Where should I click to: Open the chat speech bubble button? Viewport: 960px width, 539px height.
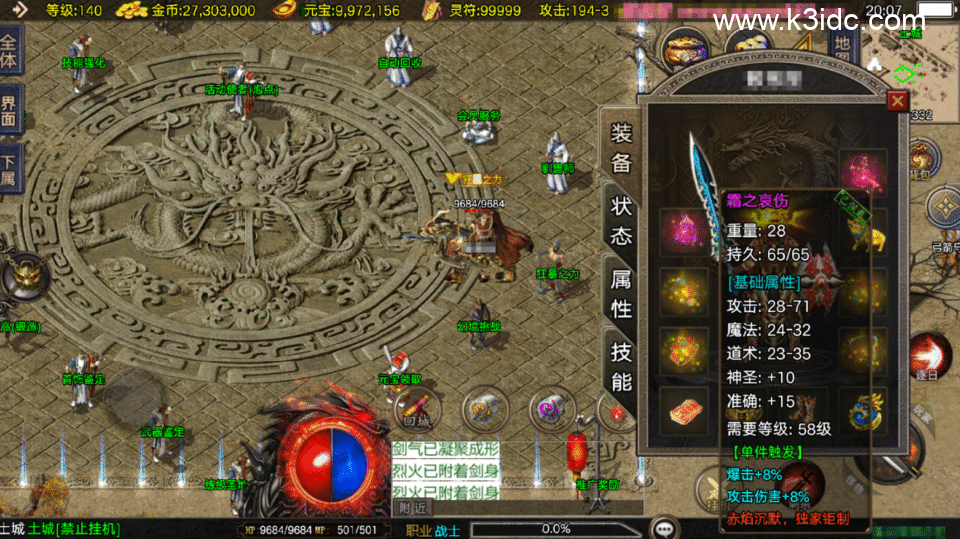[x=662, y=527]
